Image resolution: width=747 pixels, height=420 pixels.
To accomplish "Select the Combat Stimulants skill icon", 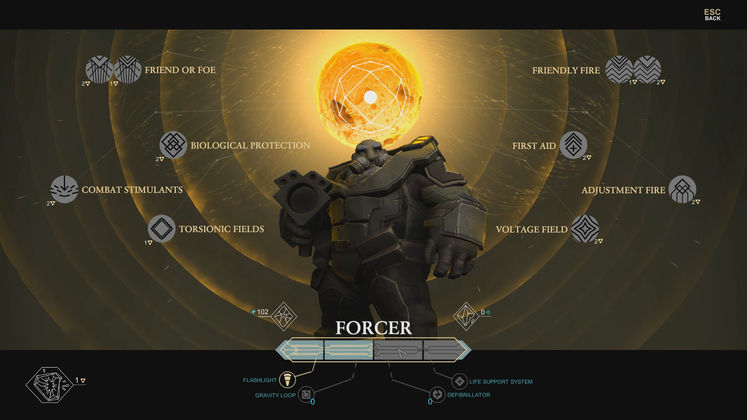I will [x=65, y=189].
